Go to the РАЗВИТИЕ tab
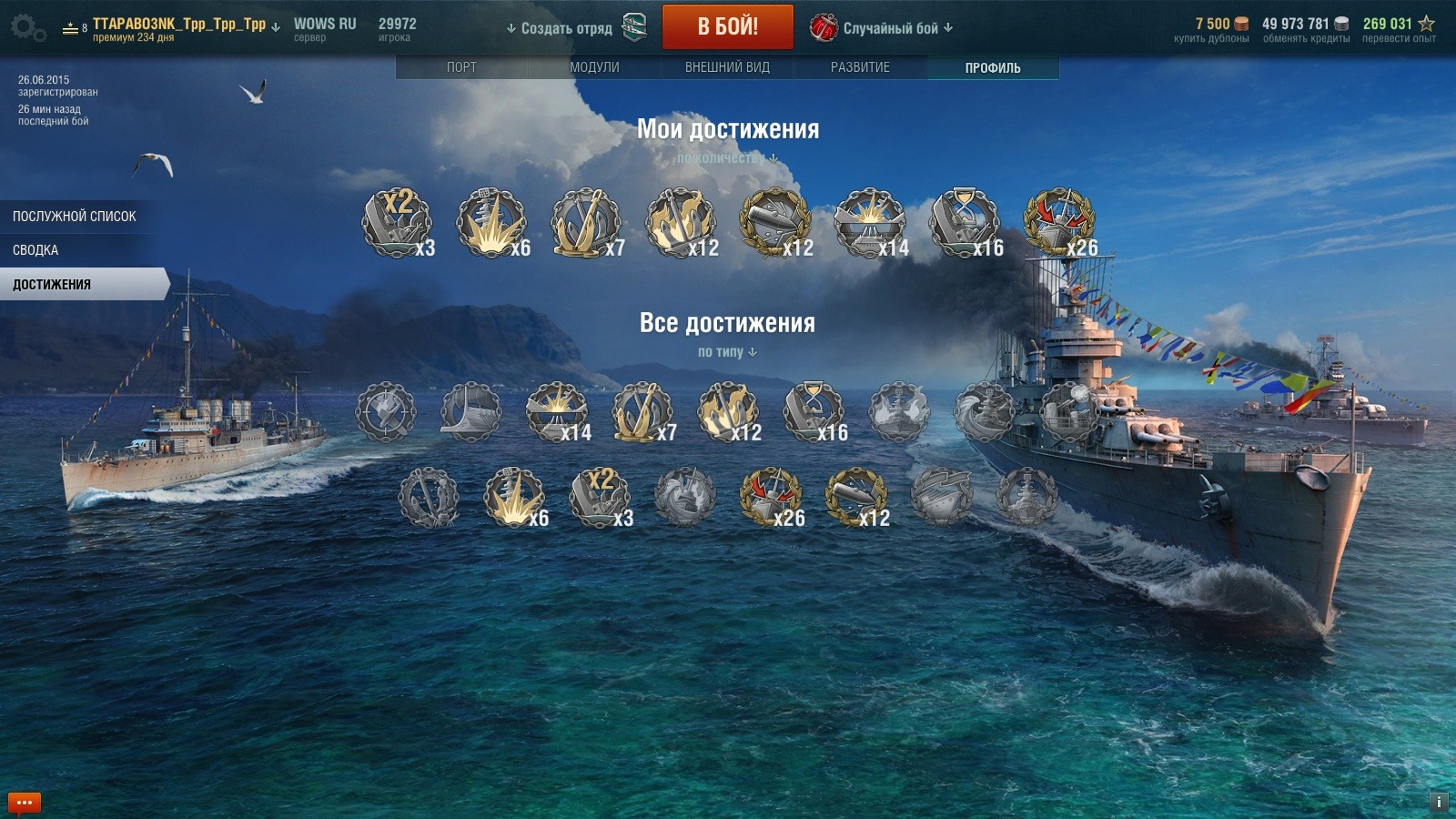Image resolution: width=1456 pixels, height=819 pixels. [860, 67]
